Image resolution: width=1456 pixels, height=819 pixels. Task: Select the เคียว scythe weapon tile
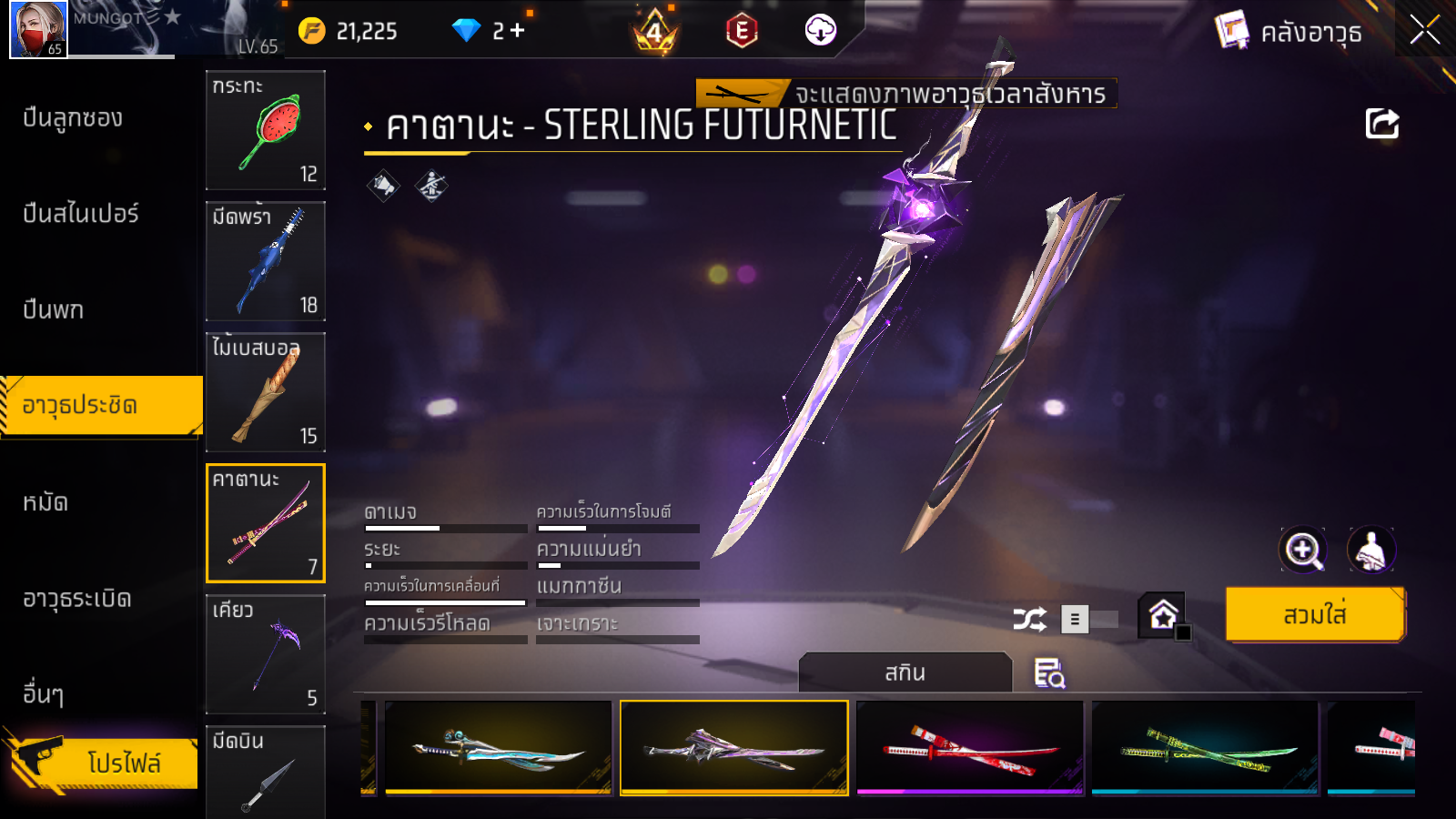pyautogui.click(x=265, y=654)
